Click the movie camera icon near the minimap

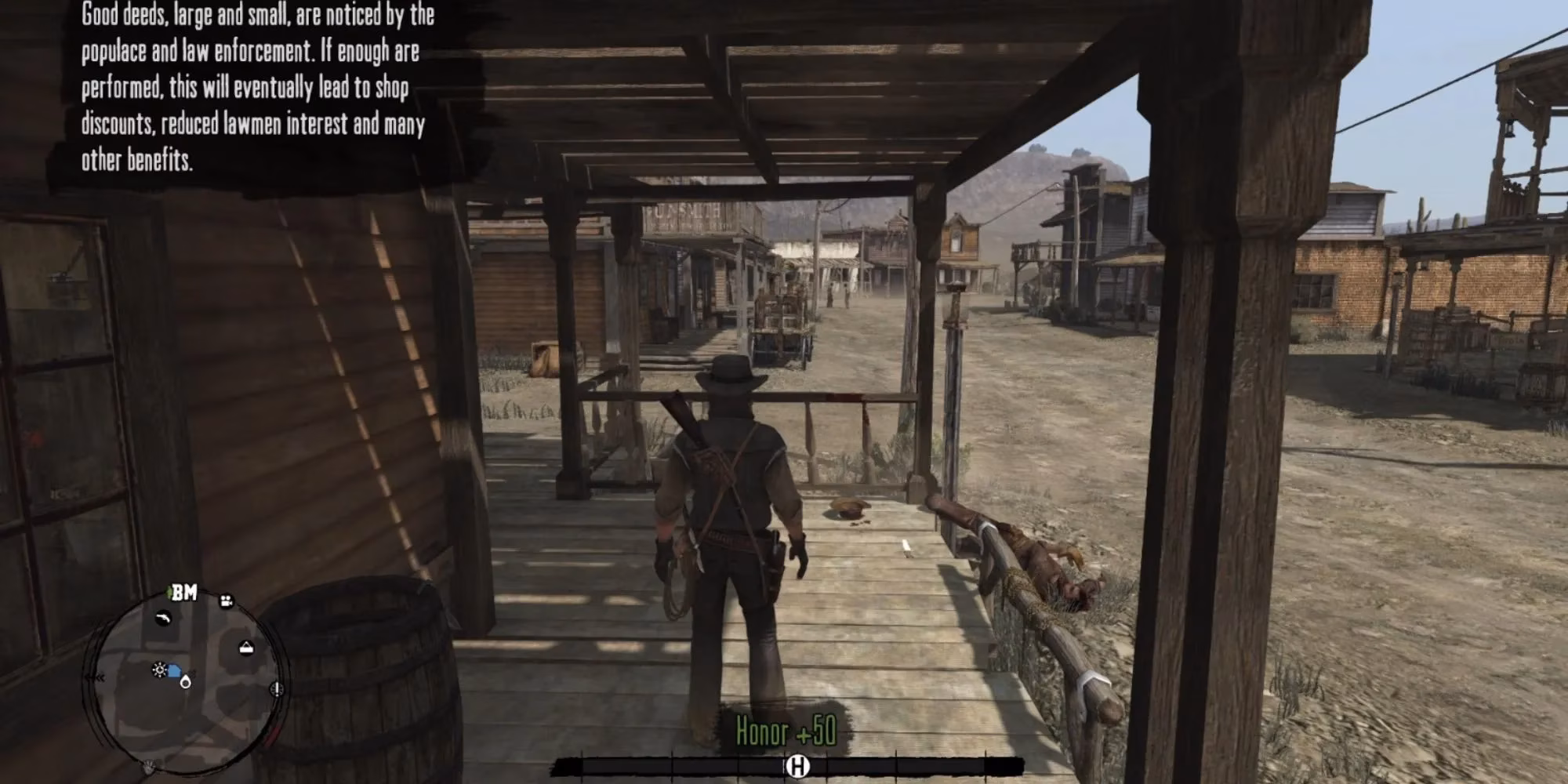point(227,601)
